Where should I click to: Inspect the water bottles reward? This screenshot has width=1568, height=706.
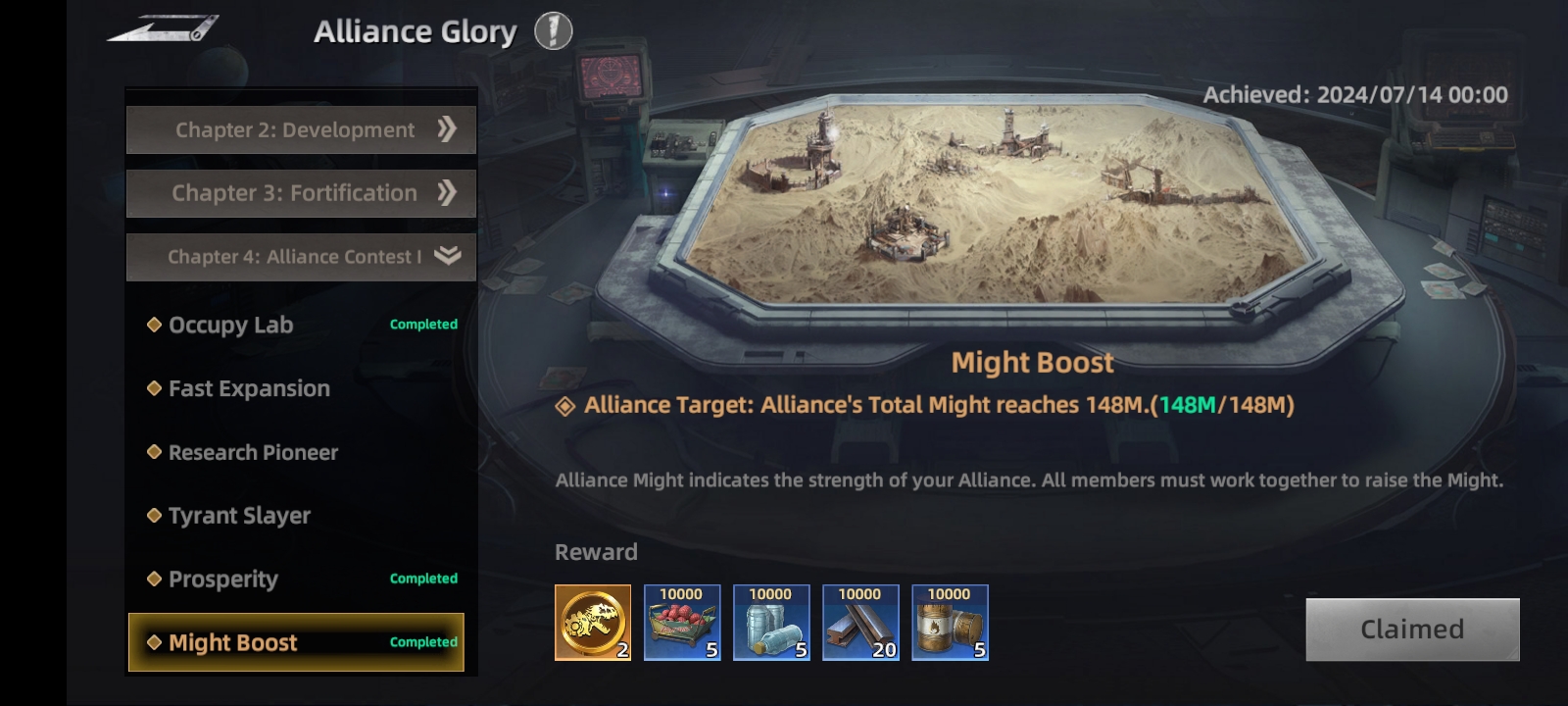[771, 623]
